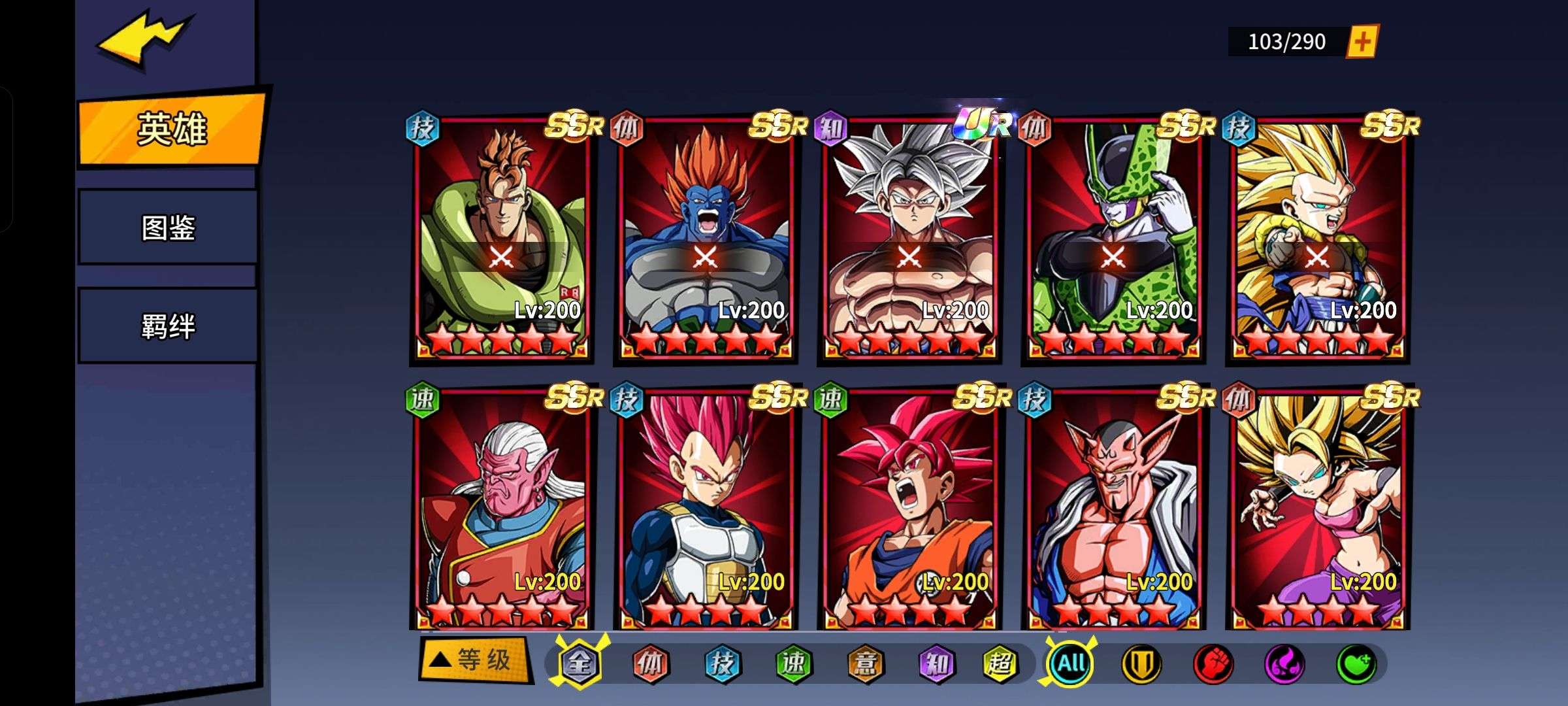The width and height of the screenshot is (1568, 706).
Task: Select the Android 16 hero card
Action: pos(502,239)
